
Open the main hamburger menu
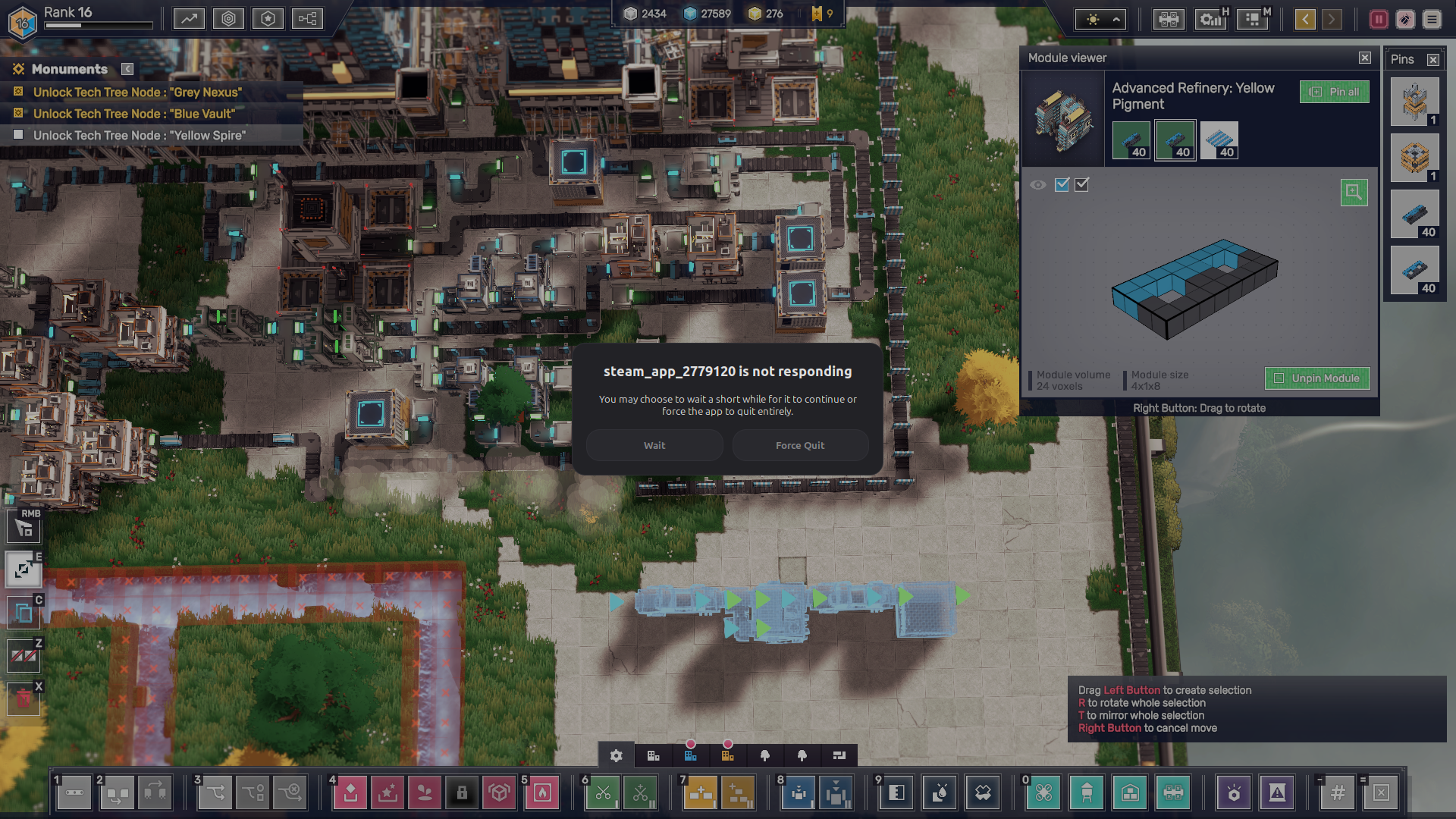pos(1432,19)
